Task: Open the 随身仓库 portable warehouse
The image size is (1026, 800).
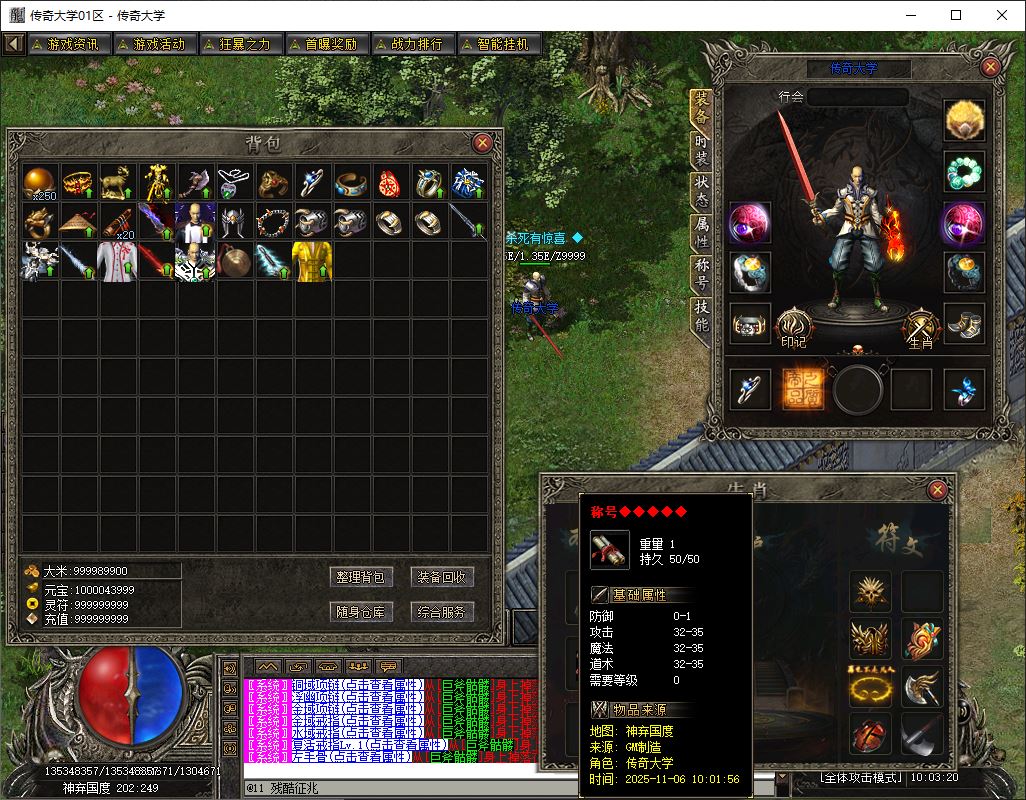Action: tap(360, 612)
